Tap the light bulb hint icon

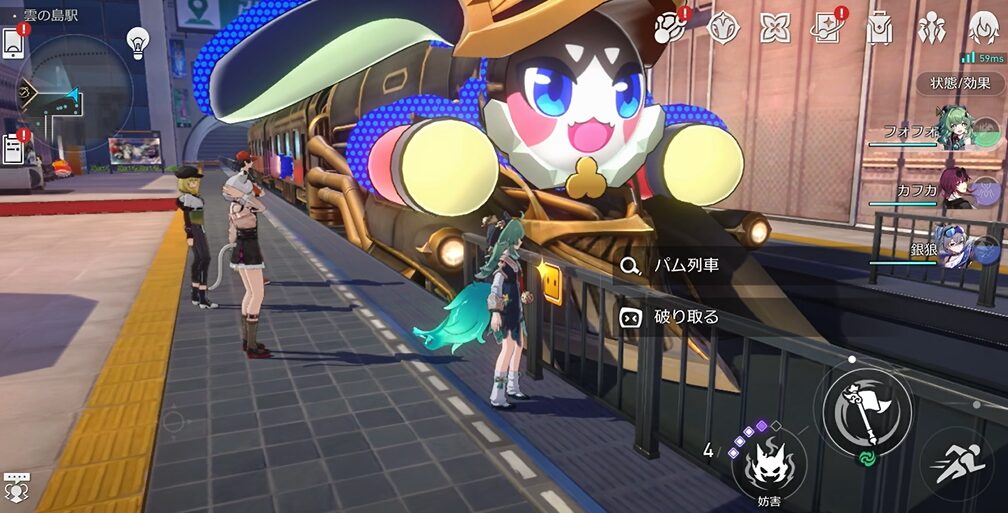pyautogui.click(x=137, y=42)
